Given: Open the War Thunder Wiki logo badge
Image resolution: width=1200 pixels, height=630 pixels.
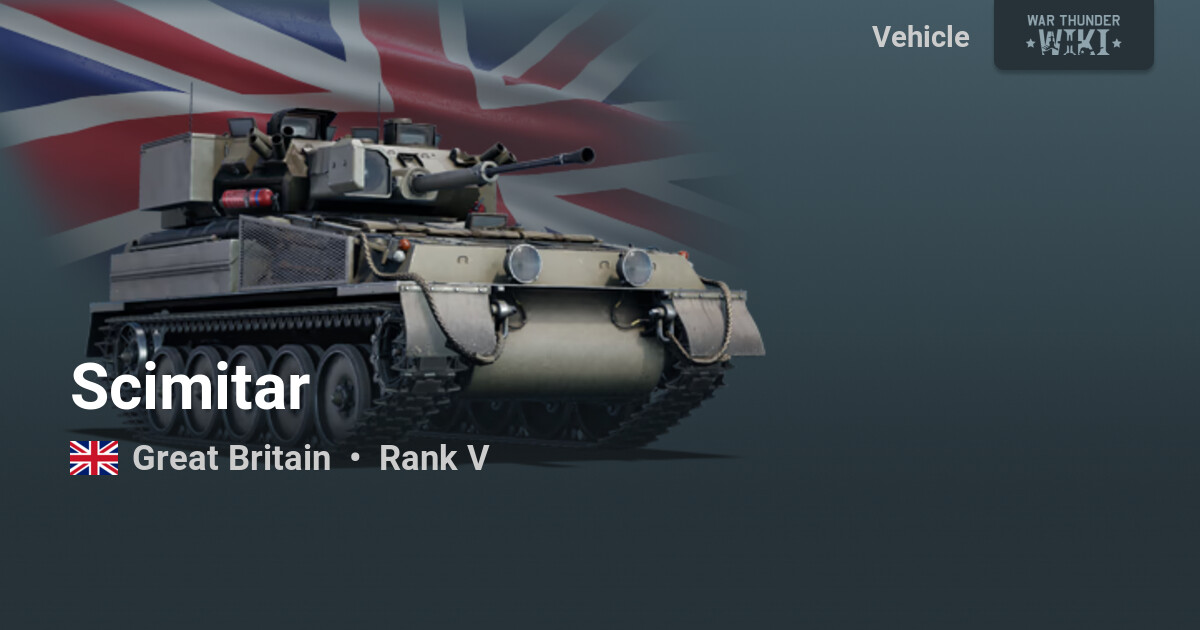Looking at the screenshot, I should [1073, 34].
